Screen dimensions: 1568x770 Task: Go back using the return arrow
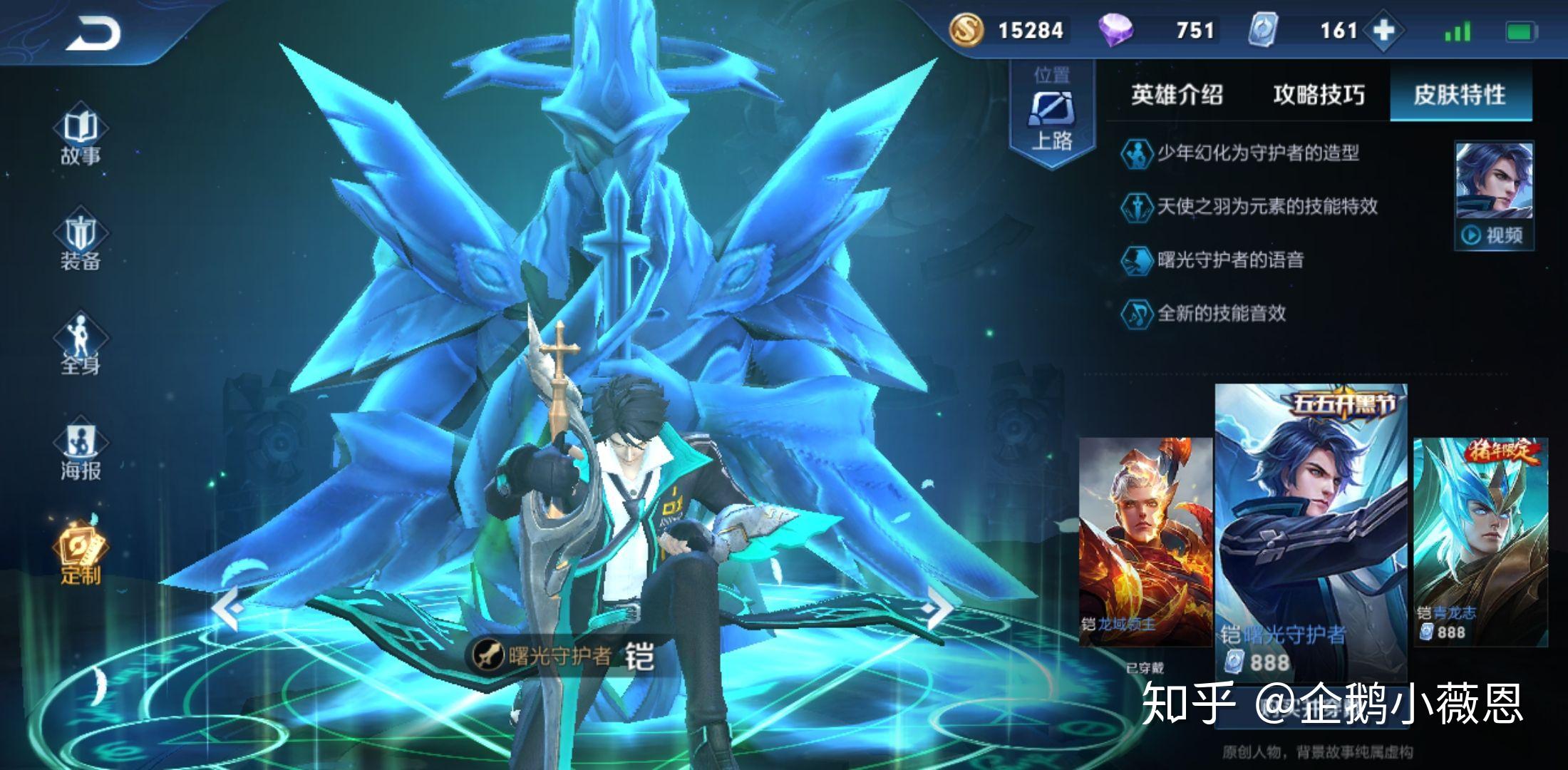[94, 34]
